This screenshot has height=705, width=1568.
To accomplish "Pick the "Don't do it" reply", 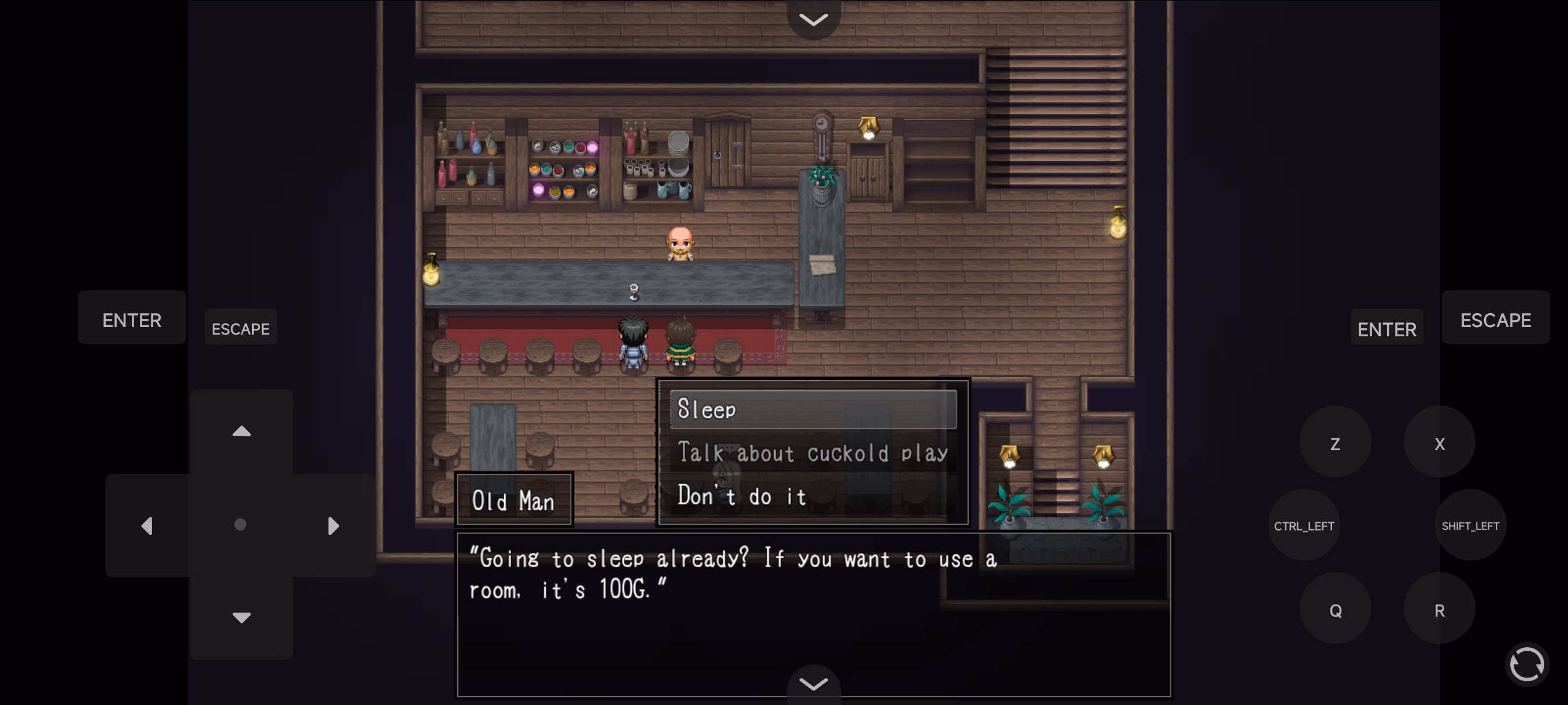I will (x=812, y=496).
